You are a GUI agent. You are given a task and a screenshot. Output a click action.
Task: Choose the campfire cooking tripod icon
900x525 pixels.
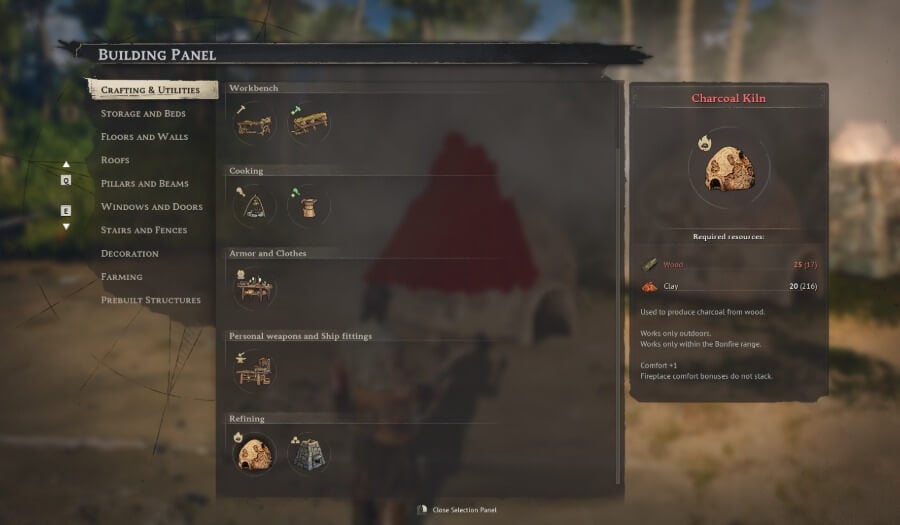click(254, 206)
